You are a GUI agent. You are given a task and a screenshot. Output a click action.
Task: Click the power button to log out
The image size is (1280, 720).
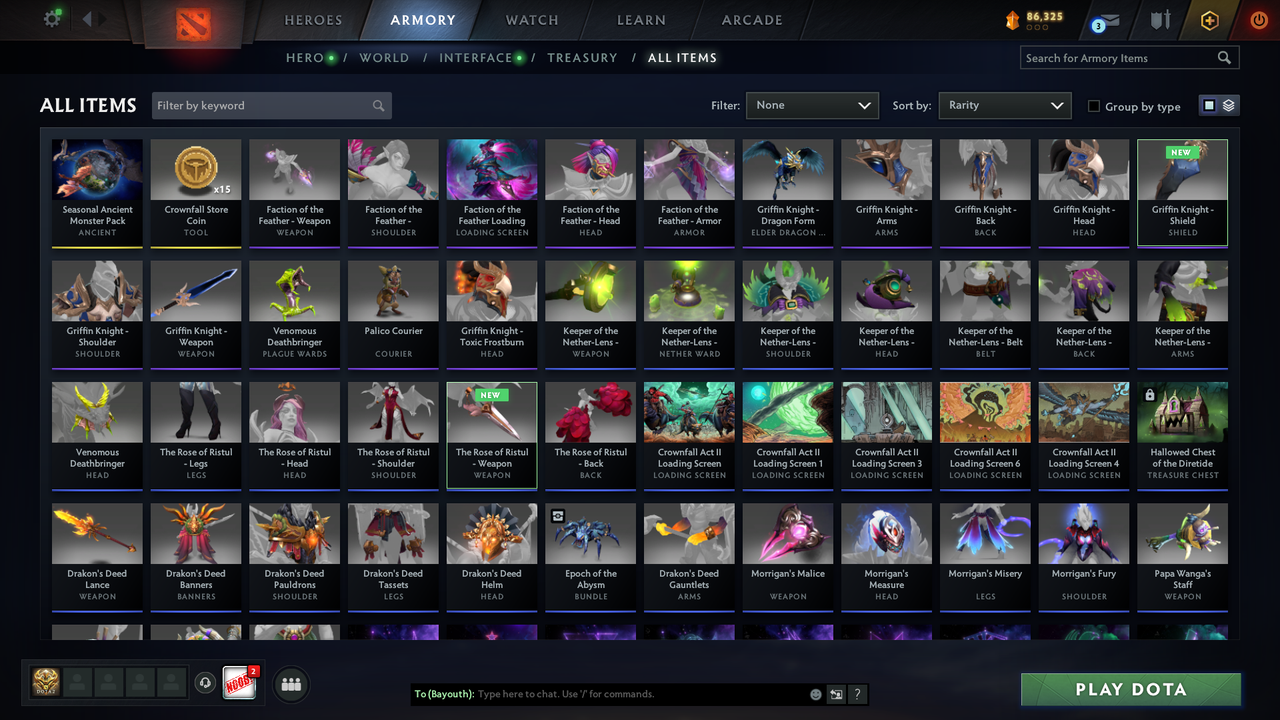click(1258, 19)
